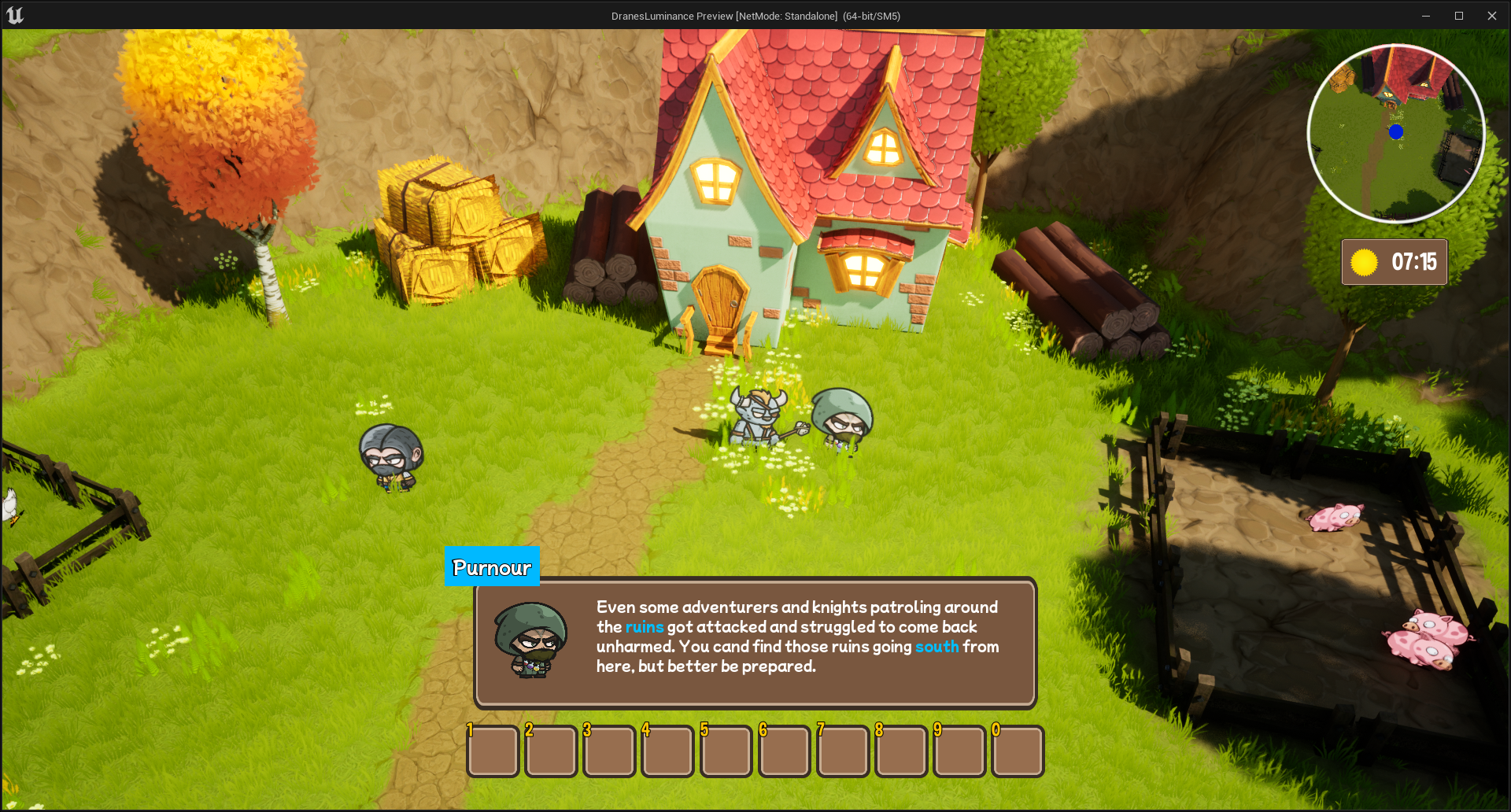
Task: Select hotbar slot numbered 3
Action: 610,751
